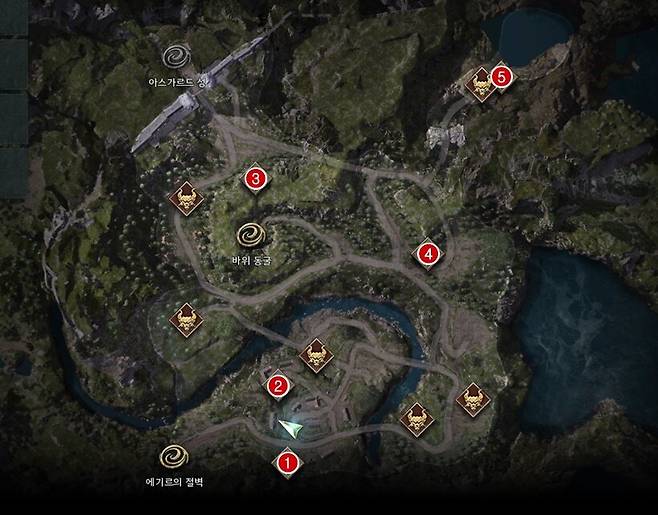Select red map marker number 1
Image resolution: width=658 pixels, height=515 pixels.
click(x=288, y=462)
